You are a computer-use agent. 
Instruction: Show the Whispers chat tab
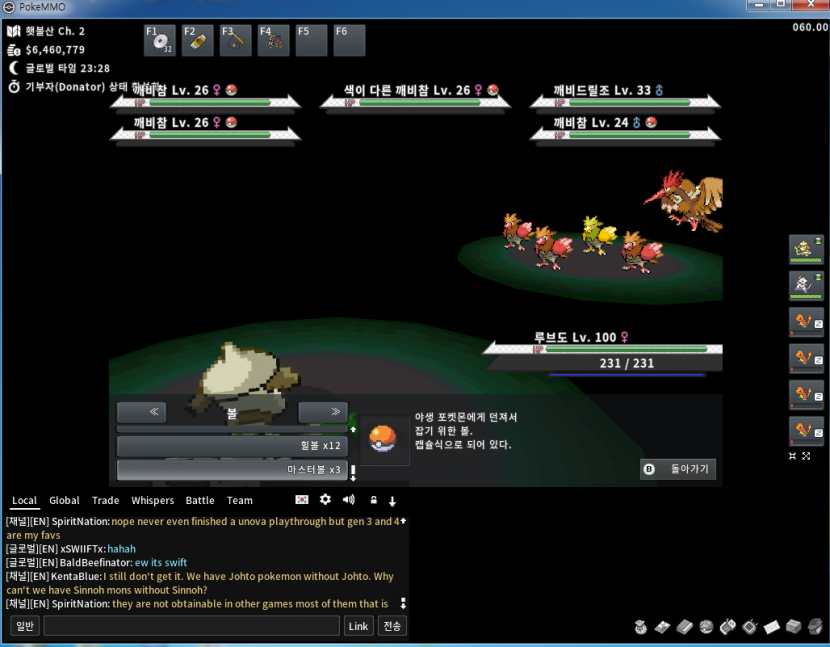click(x=152, y=500)
